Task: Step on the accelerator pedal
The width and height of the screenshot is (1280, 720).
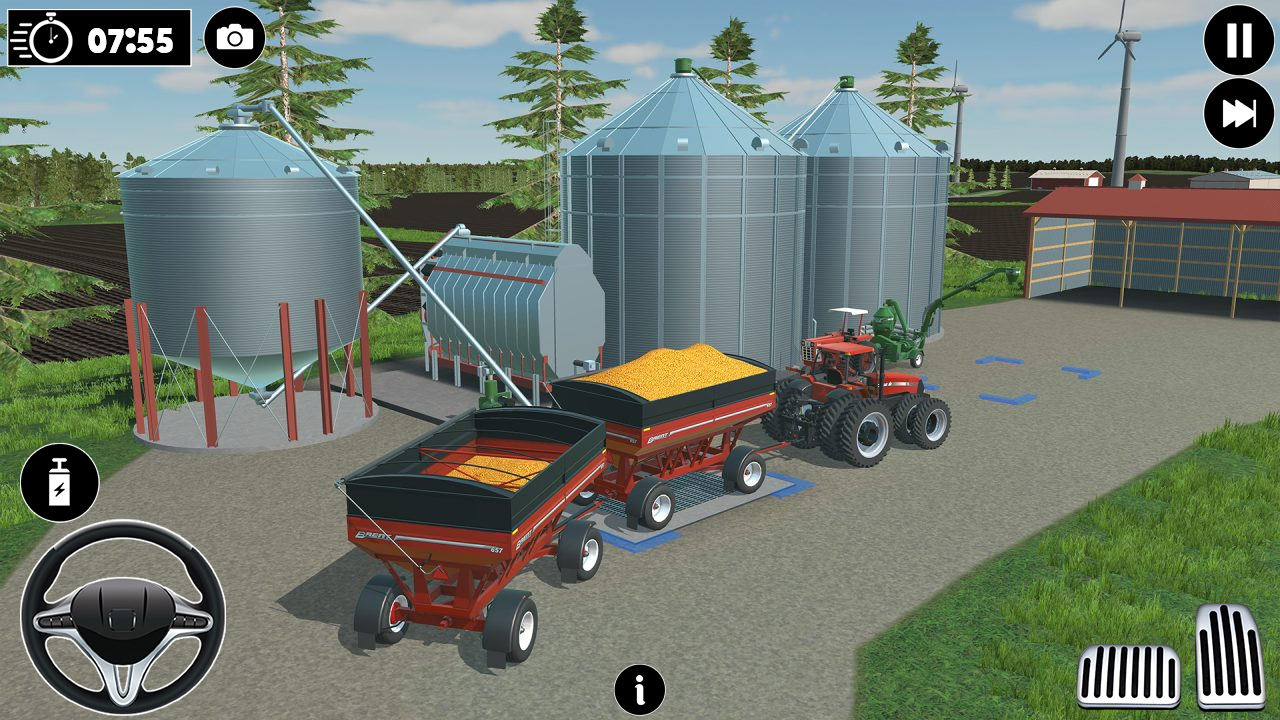Action: (1230, 656)
